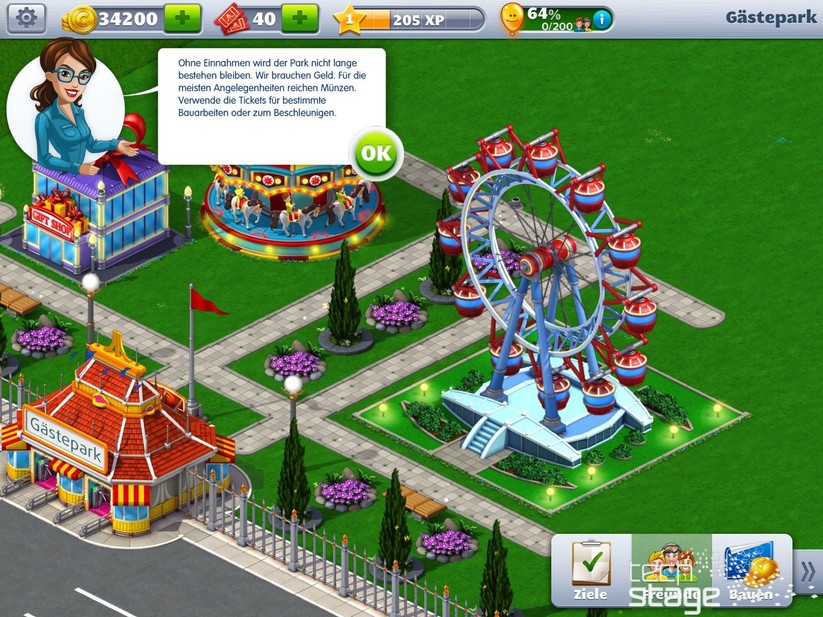Expand the bottom toolbar with the arrows
Screen dimensions: 823x617
click(808, 571)
